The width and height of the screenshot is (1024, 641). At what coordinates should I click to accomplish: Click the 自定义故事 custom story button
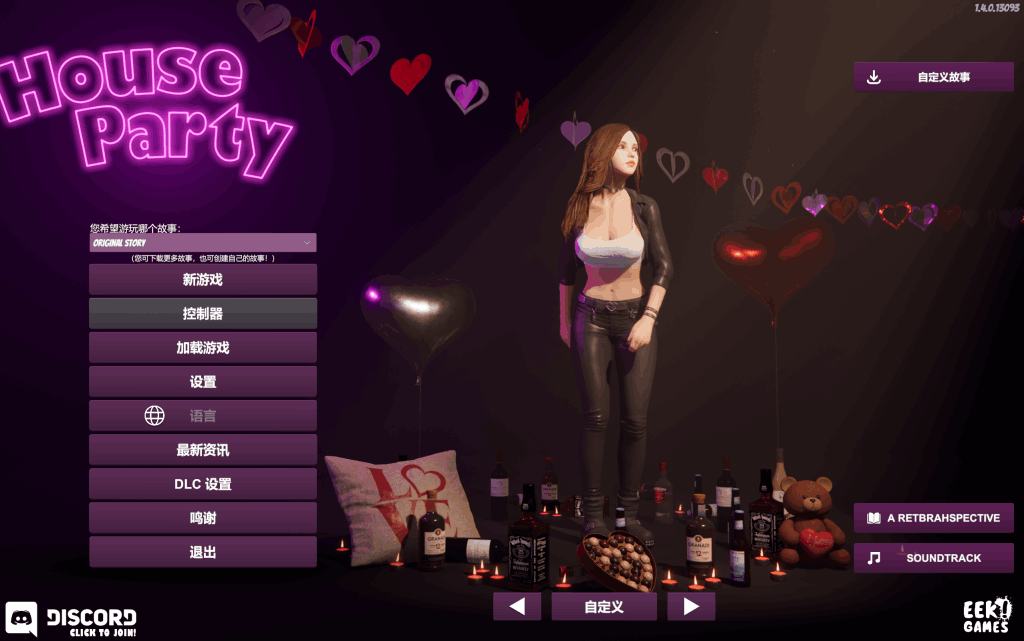933,77
